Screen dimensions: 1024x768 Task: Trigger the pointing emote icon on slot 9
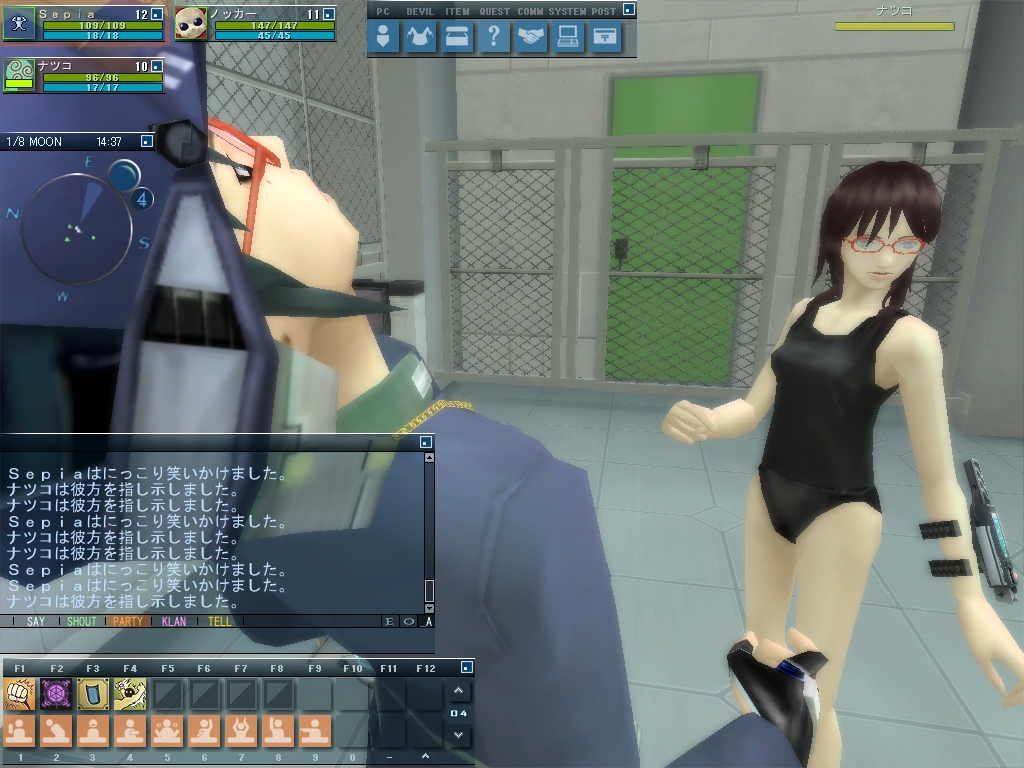coord(315,731)
